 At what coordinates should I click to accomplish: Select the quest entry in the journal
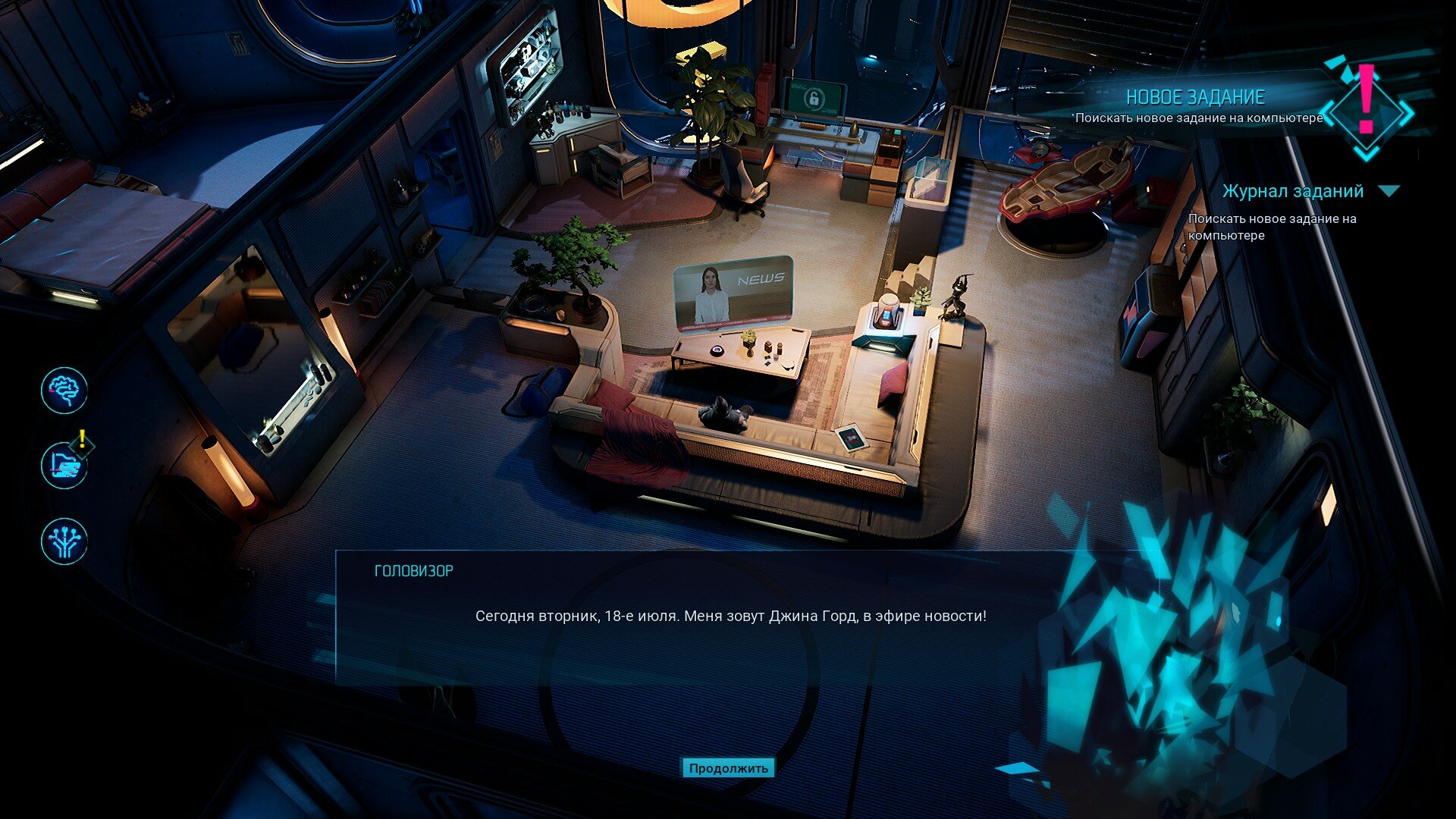pyautogui.click(x=1272, y=227)
